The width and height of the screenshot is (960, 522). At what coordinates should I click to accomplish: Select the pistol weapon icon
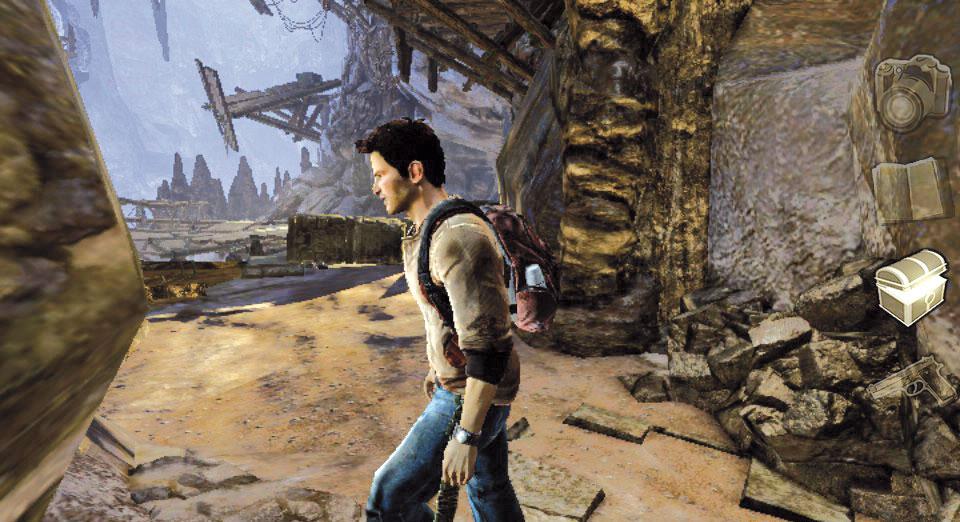tap(911, 381)
